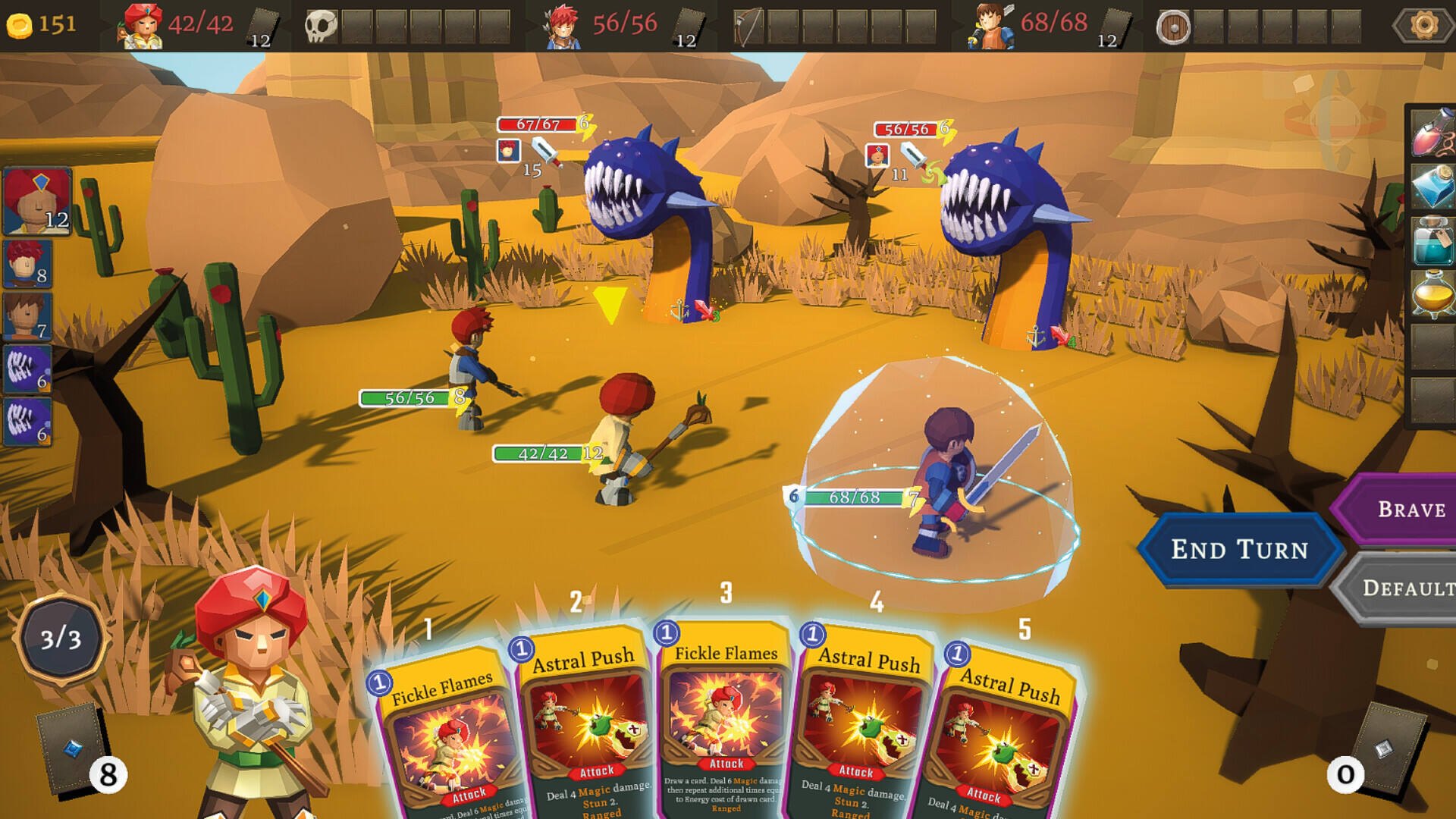Open the mage's party portrait in top bar
Screen dimensions: 1456x819
tap(143, 25)
